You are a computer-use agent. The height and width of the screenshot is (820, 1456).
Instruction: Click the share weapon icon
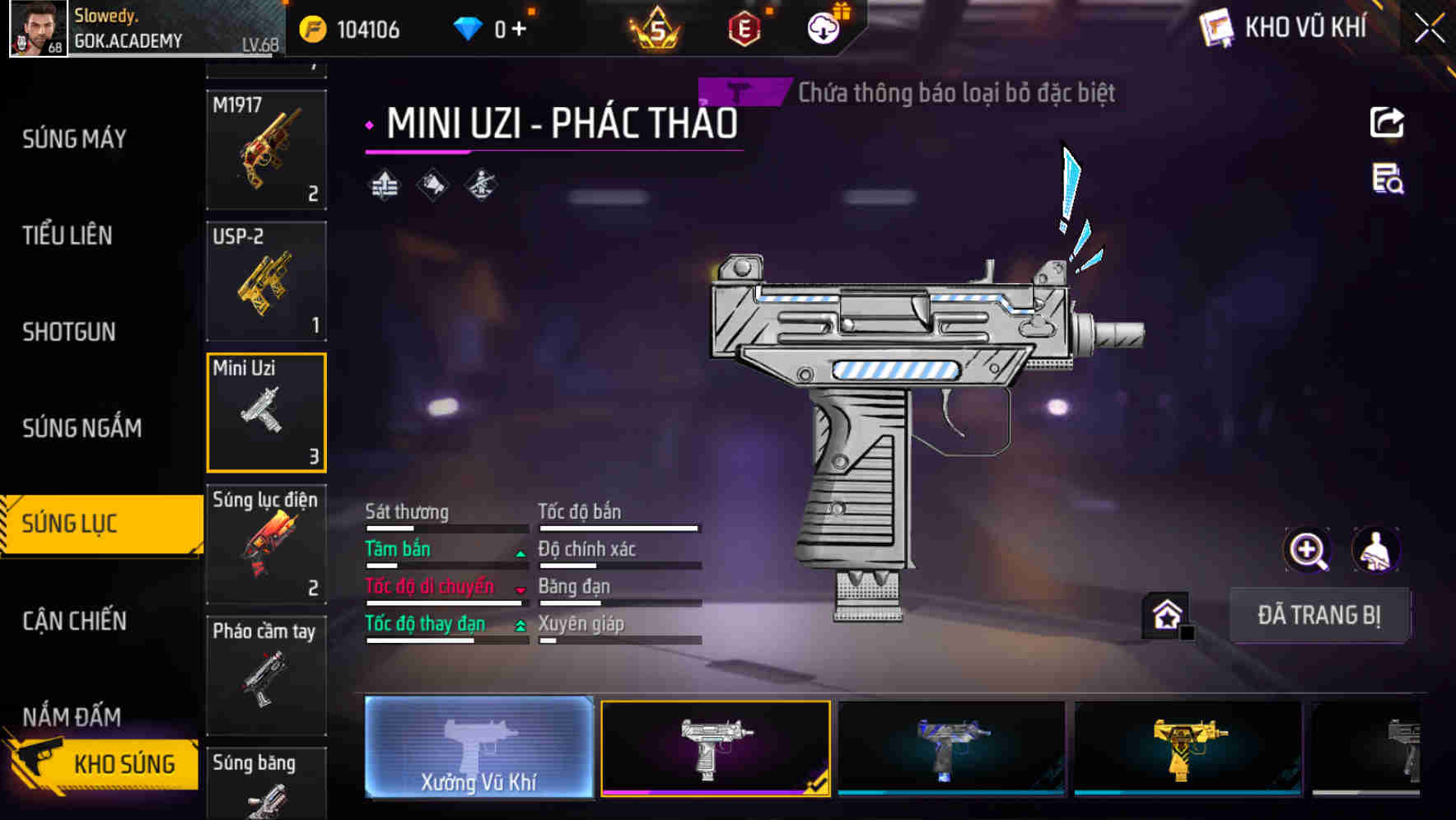coord(1388,122)
